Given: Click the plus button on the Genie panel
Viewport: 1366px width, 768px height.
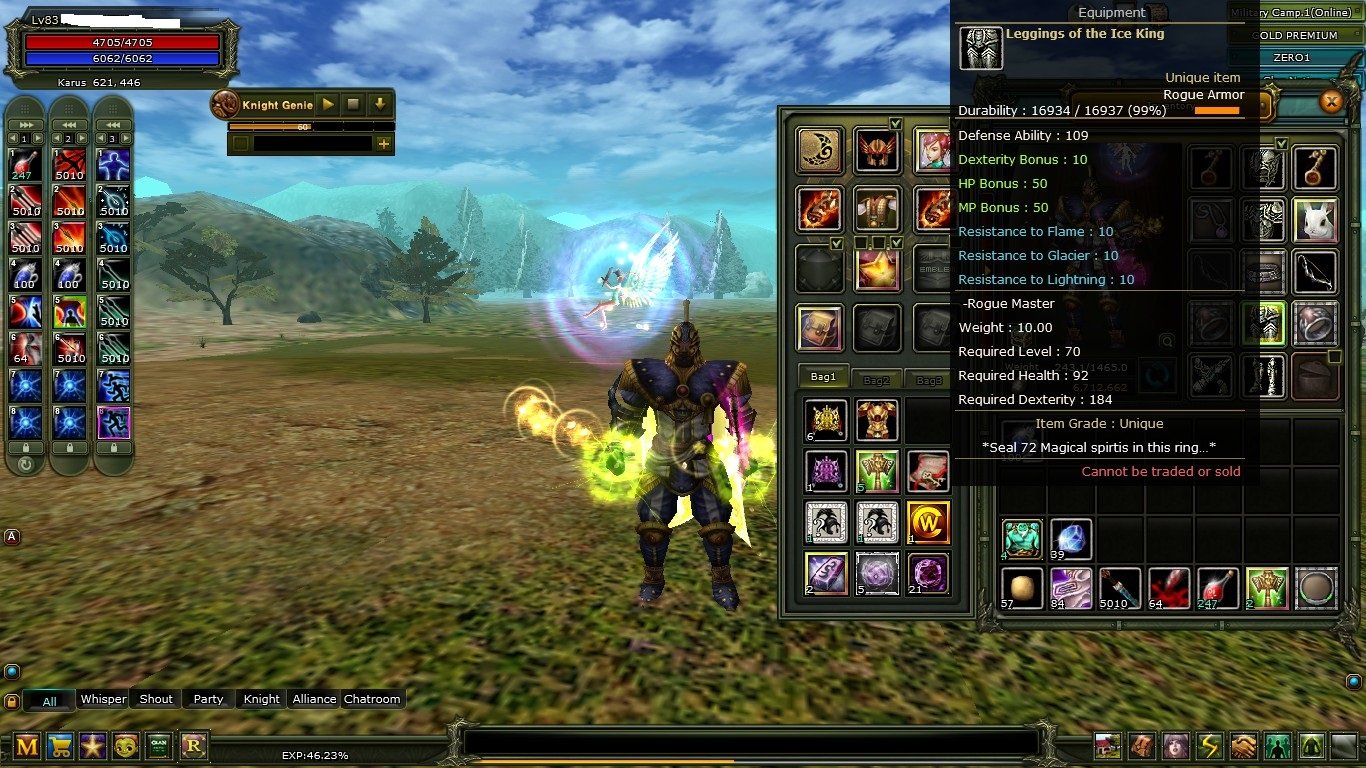Looking at the screenshot, I should 384,143.
